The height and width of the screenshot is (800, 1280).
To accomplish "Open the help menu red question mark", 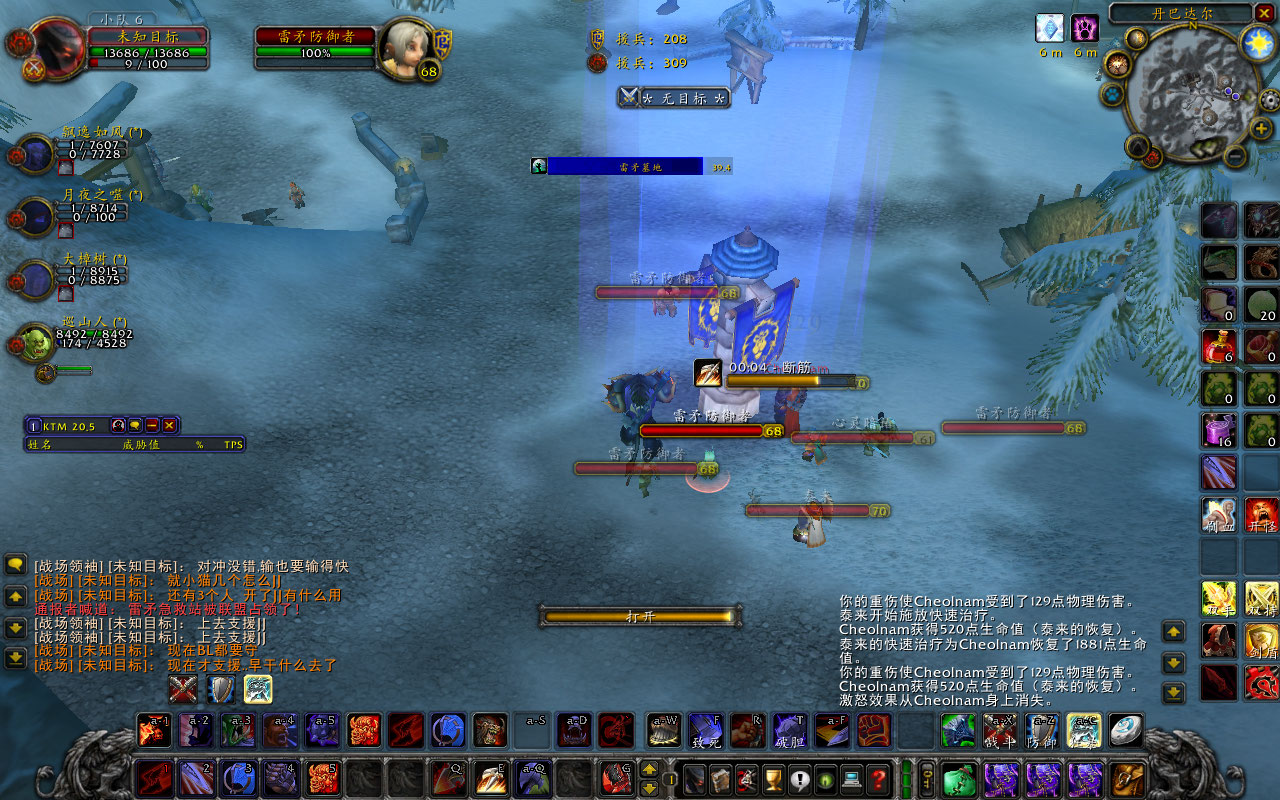I will pyautogui.click(x=878, y=779).
